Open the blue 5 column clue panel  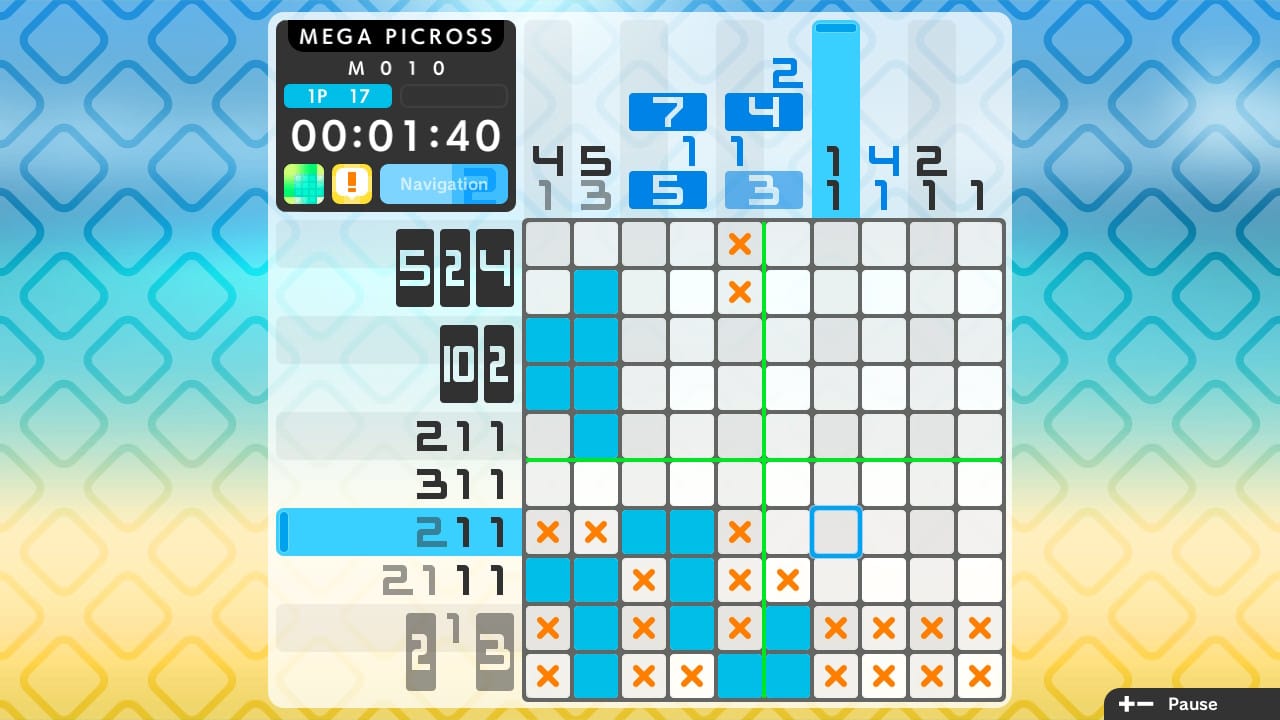(668, 187)
